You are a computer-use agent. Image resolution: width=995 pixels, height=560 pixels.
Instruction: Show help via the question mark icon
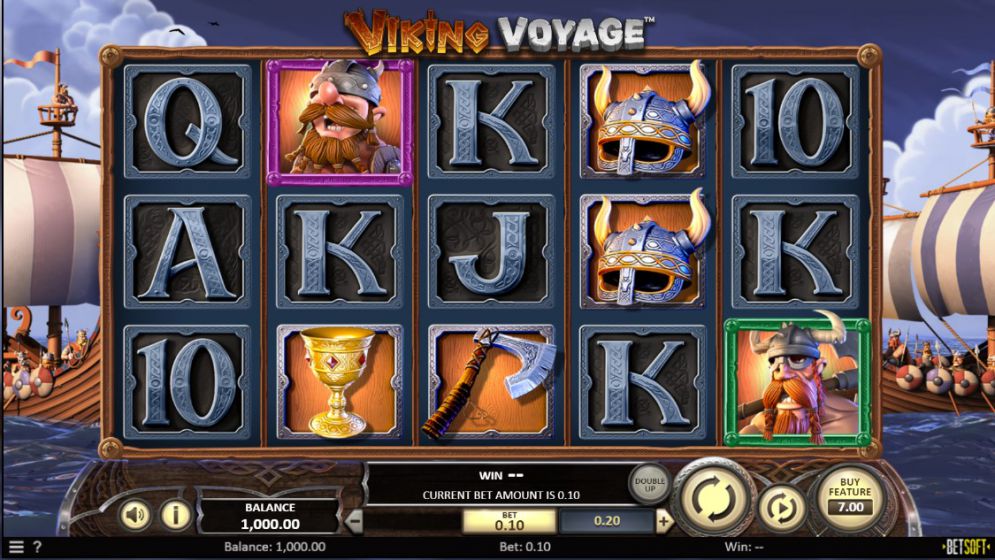coord(37,547)
